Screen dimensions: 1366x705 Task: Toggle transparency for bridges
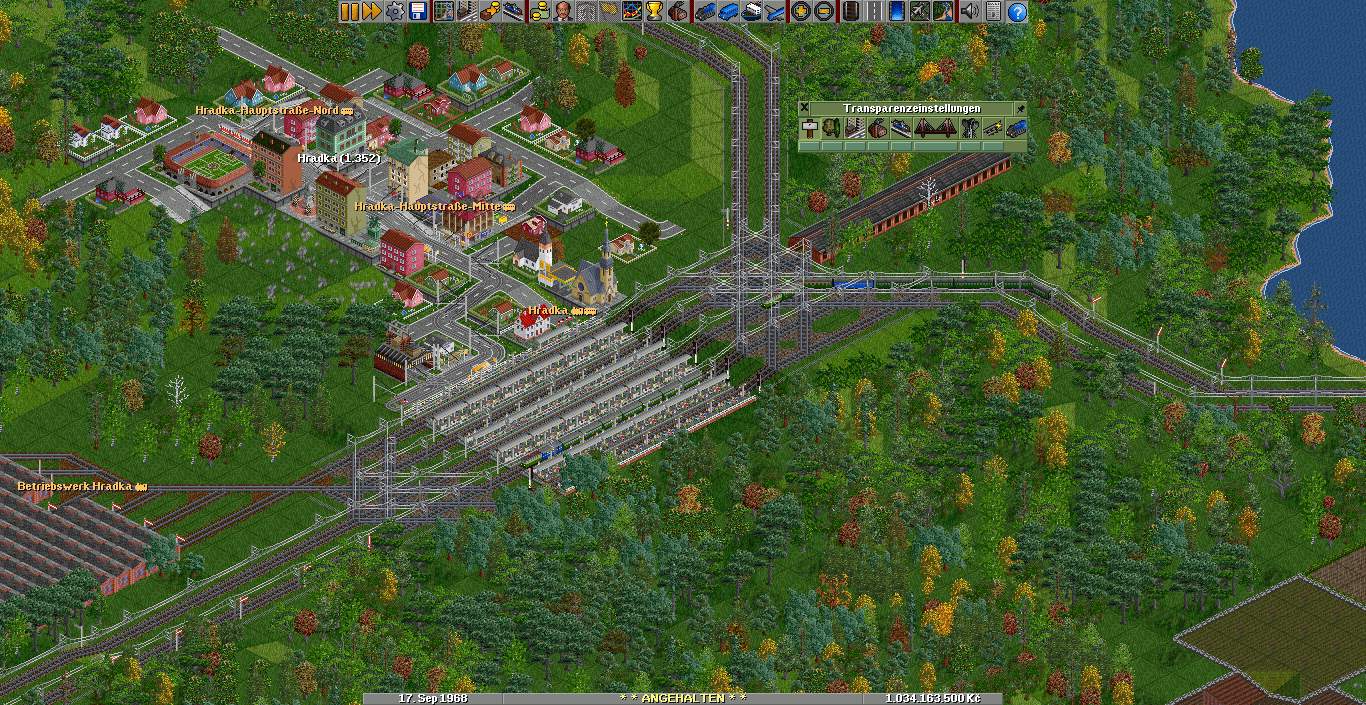935,128
